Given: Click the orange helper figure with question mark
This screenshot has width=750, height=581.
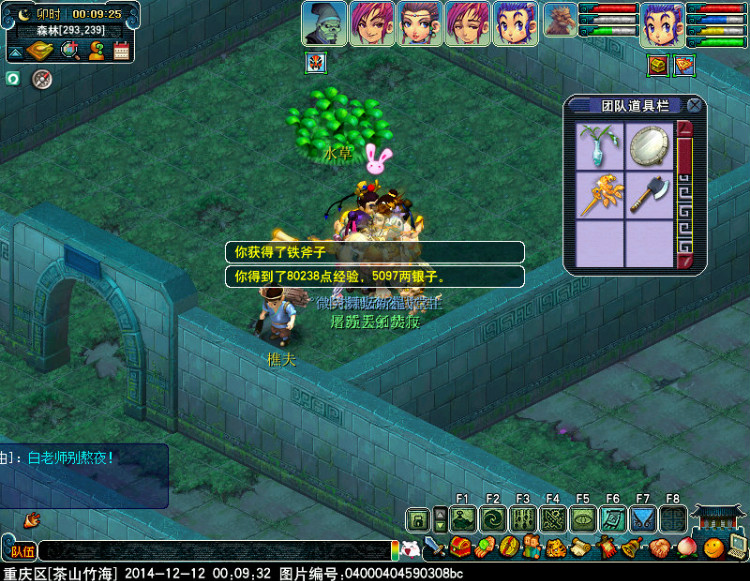Looking at the screenshot, I should pyautogui.click(x=97, y=50).
